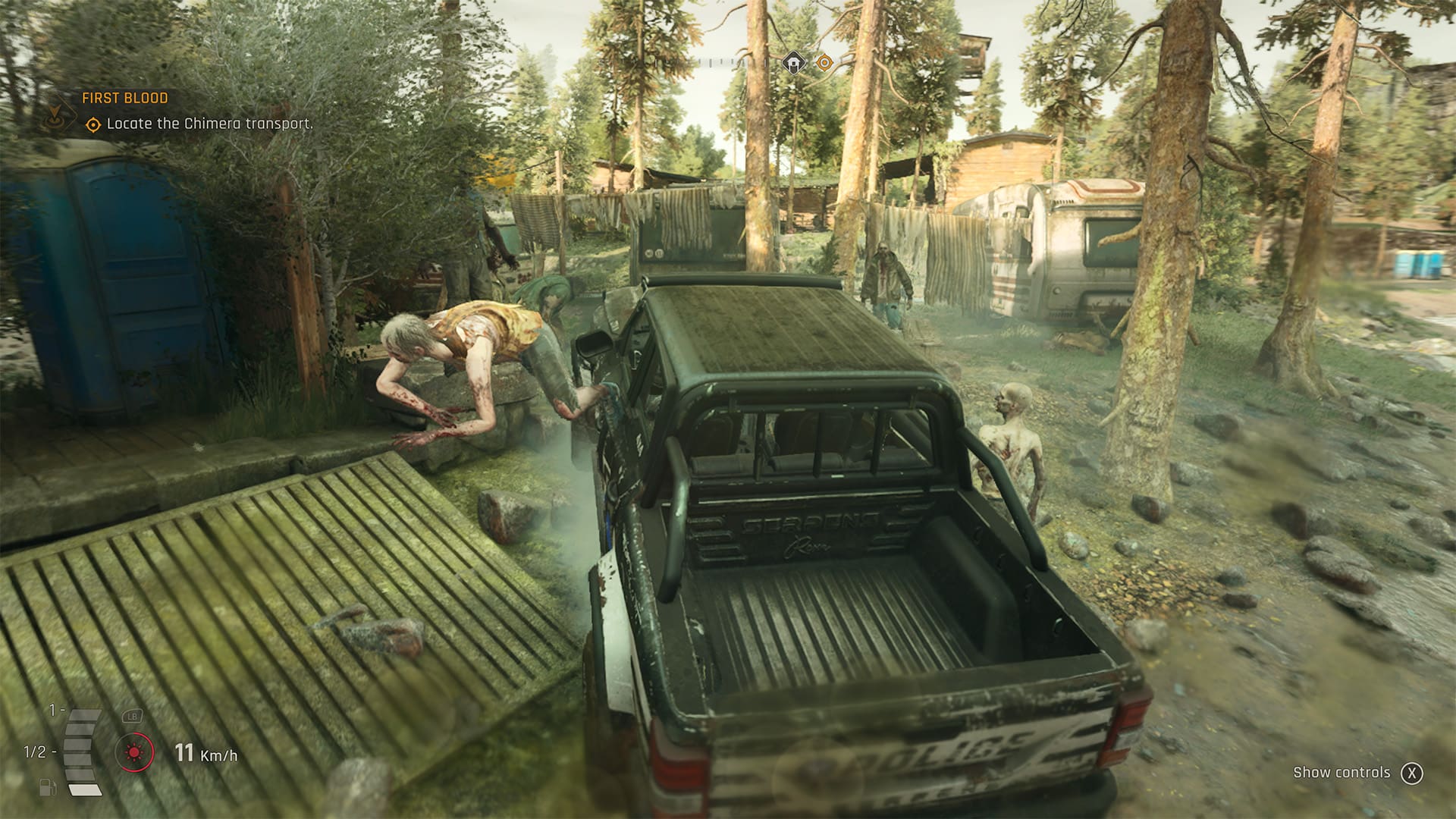
Task: Click the Km/h speed readout tab area
Action: pos(206,755)
